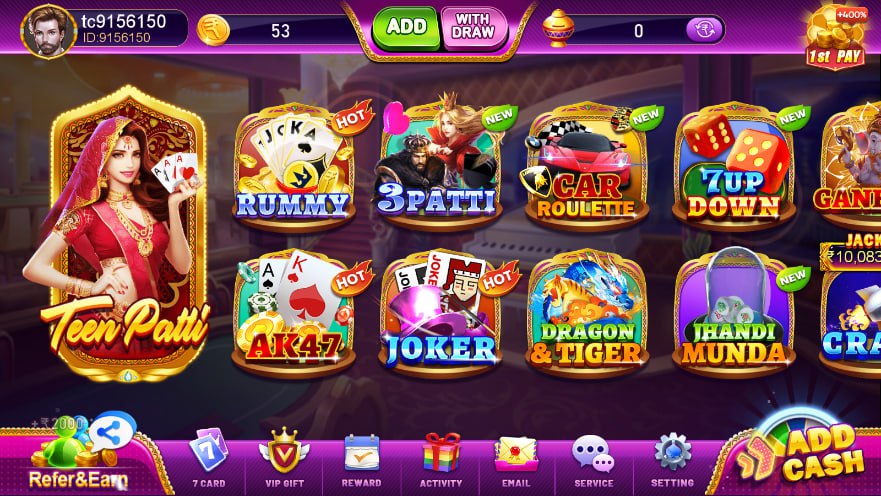Play the 7 Up Down game

(733, 168)
